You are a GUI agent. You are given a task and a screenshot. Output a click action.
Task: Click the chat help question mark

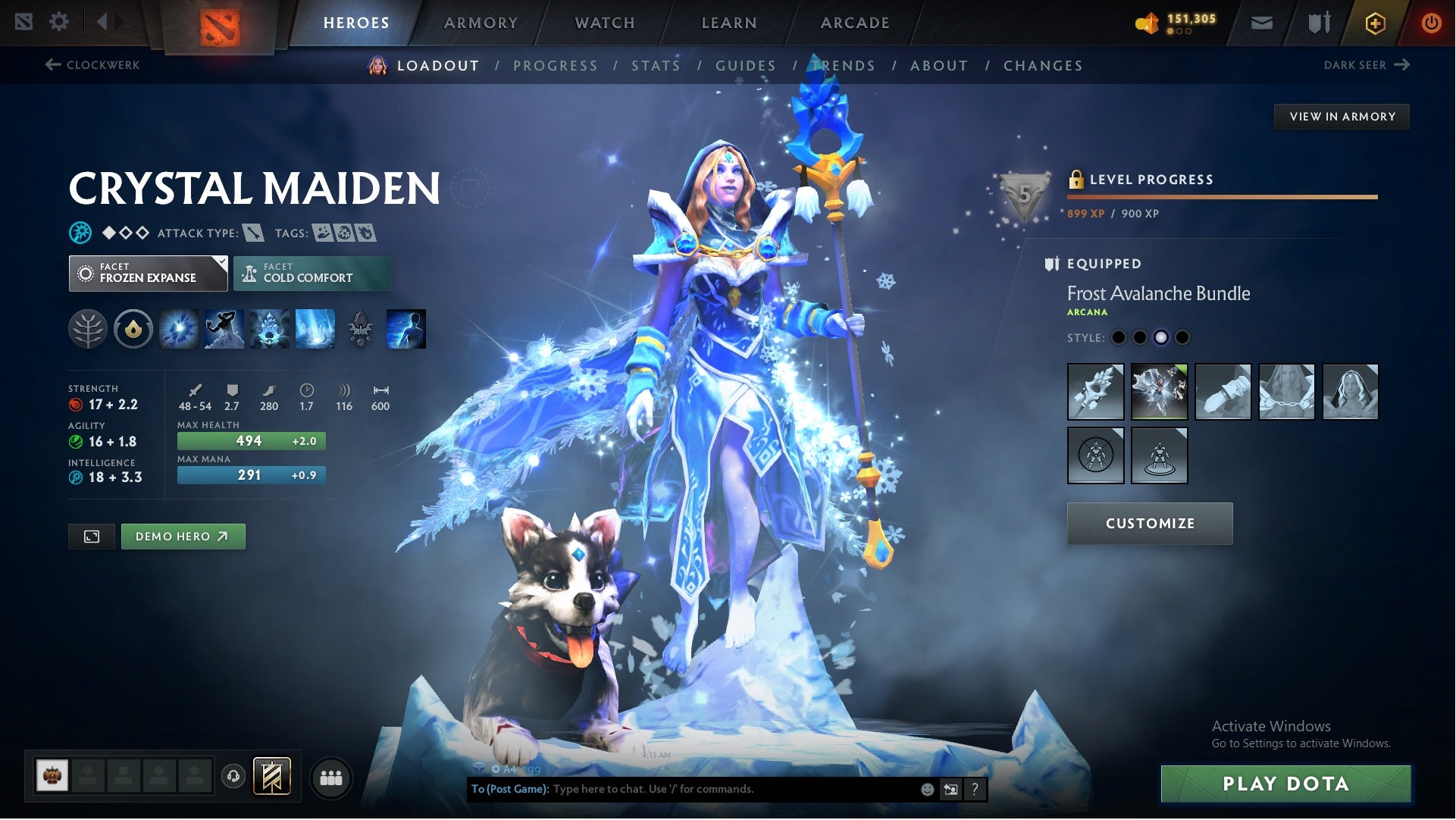click(975, 788)
